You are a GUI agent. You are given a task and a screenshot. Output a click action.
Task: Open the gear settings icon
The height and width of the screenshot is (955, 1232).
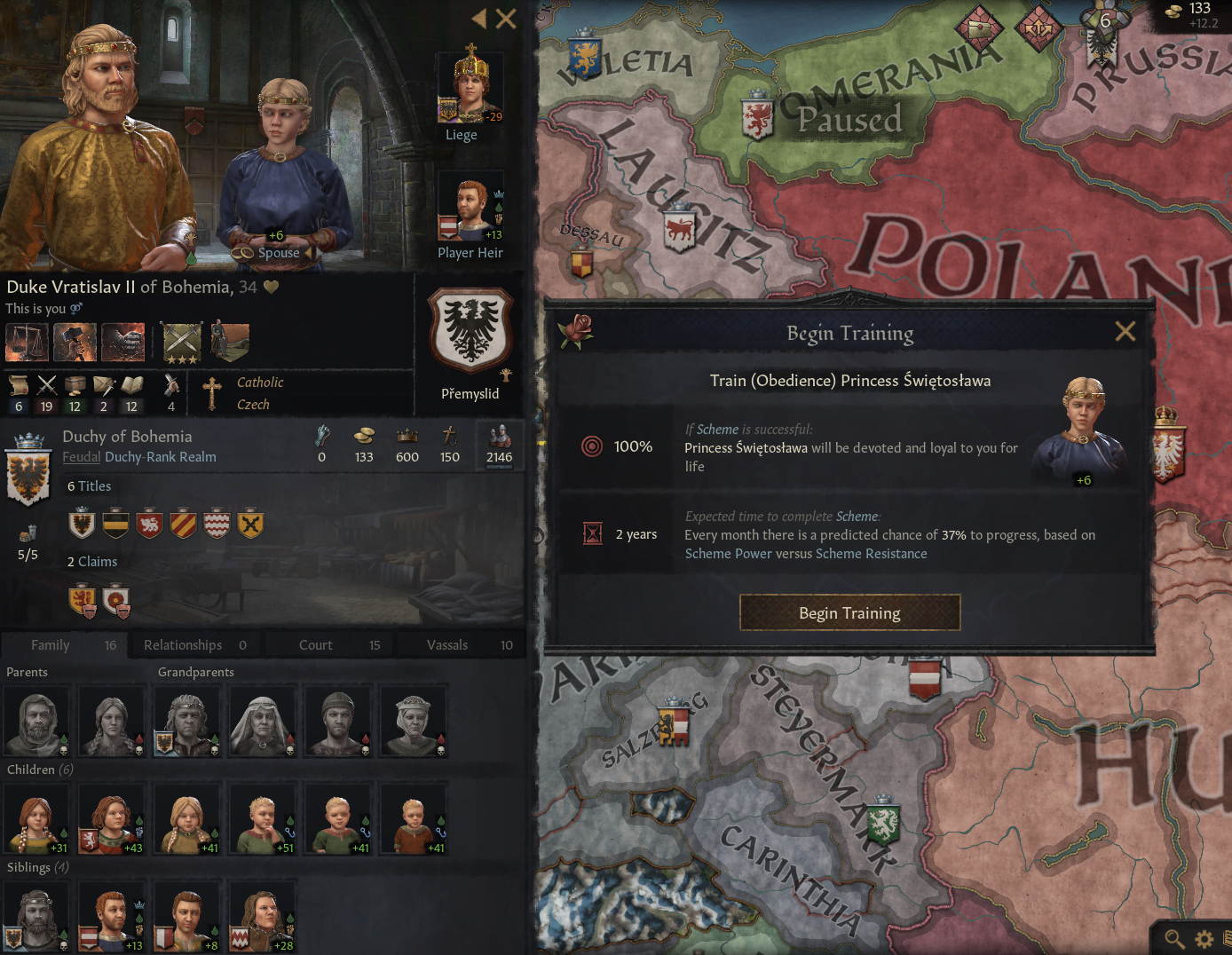[x=1204, y=938]
